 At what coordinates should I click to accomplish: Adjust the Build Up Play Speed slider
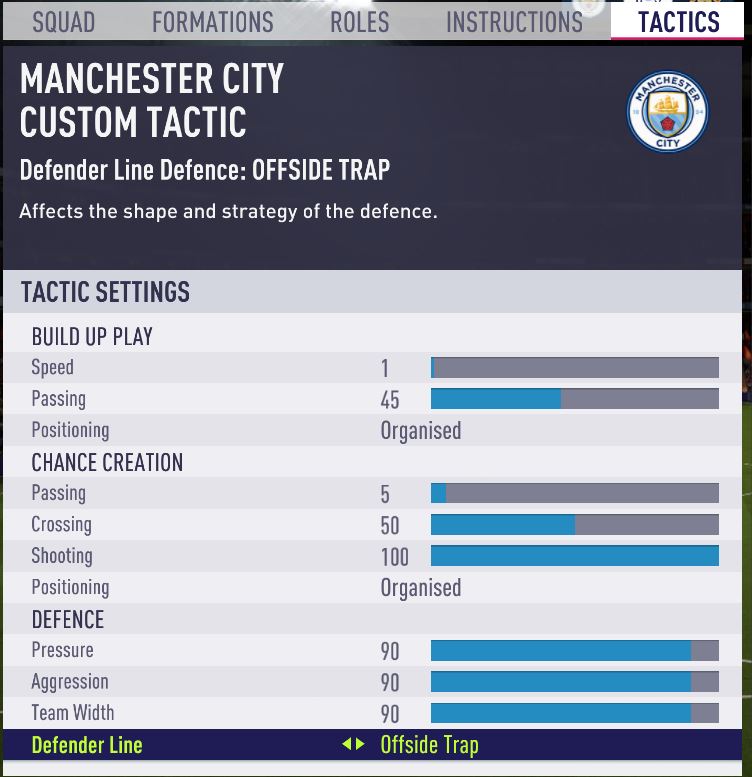point(574,368)
